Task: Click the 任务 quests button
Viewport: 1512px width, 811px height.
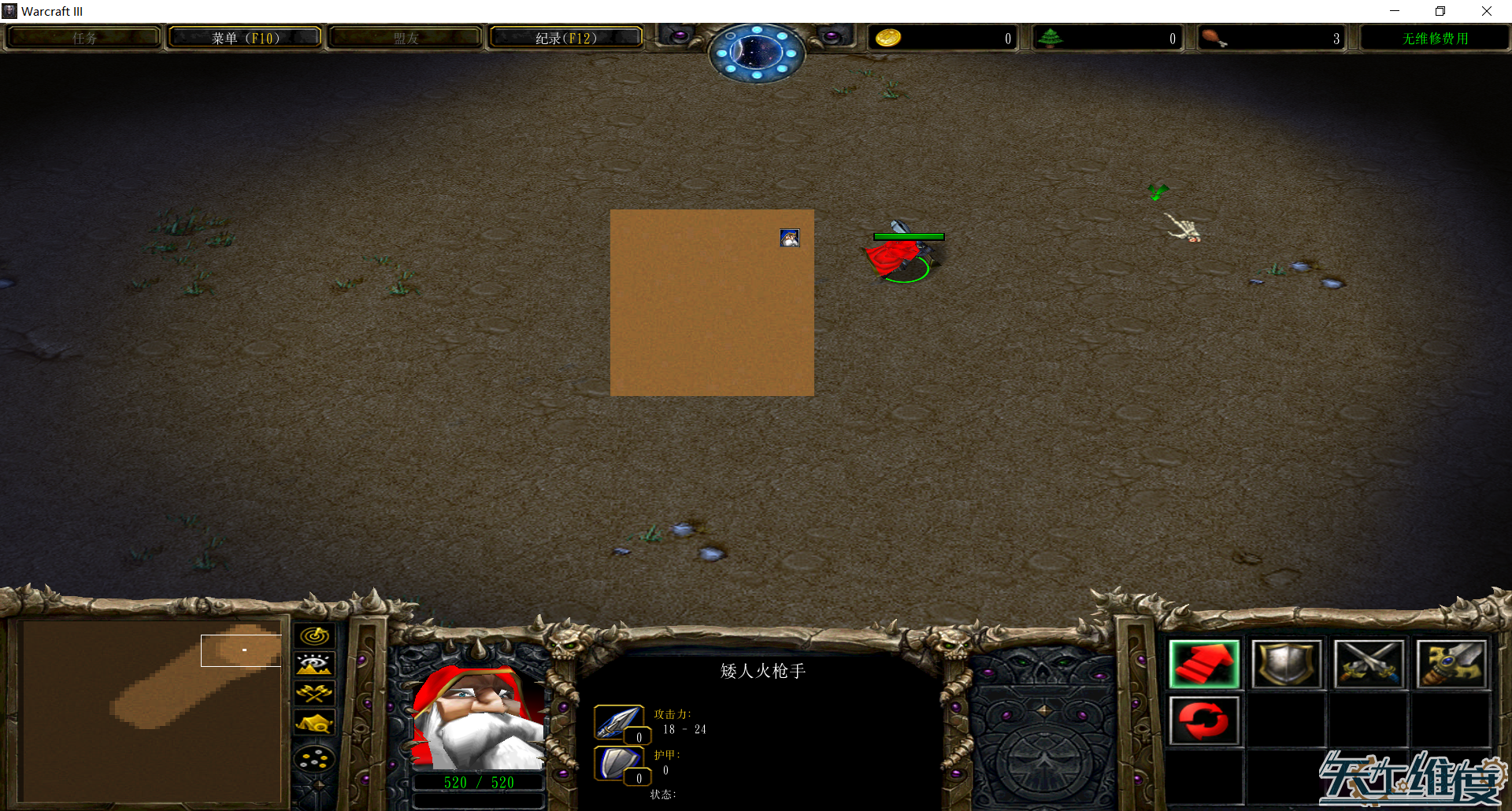Action: (83, 36)
